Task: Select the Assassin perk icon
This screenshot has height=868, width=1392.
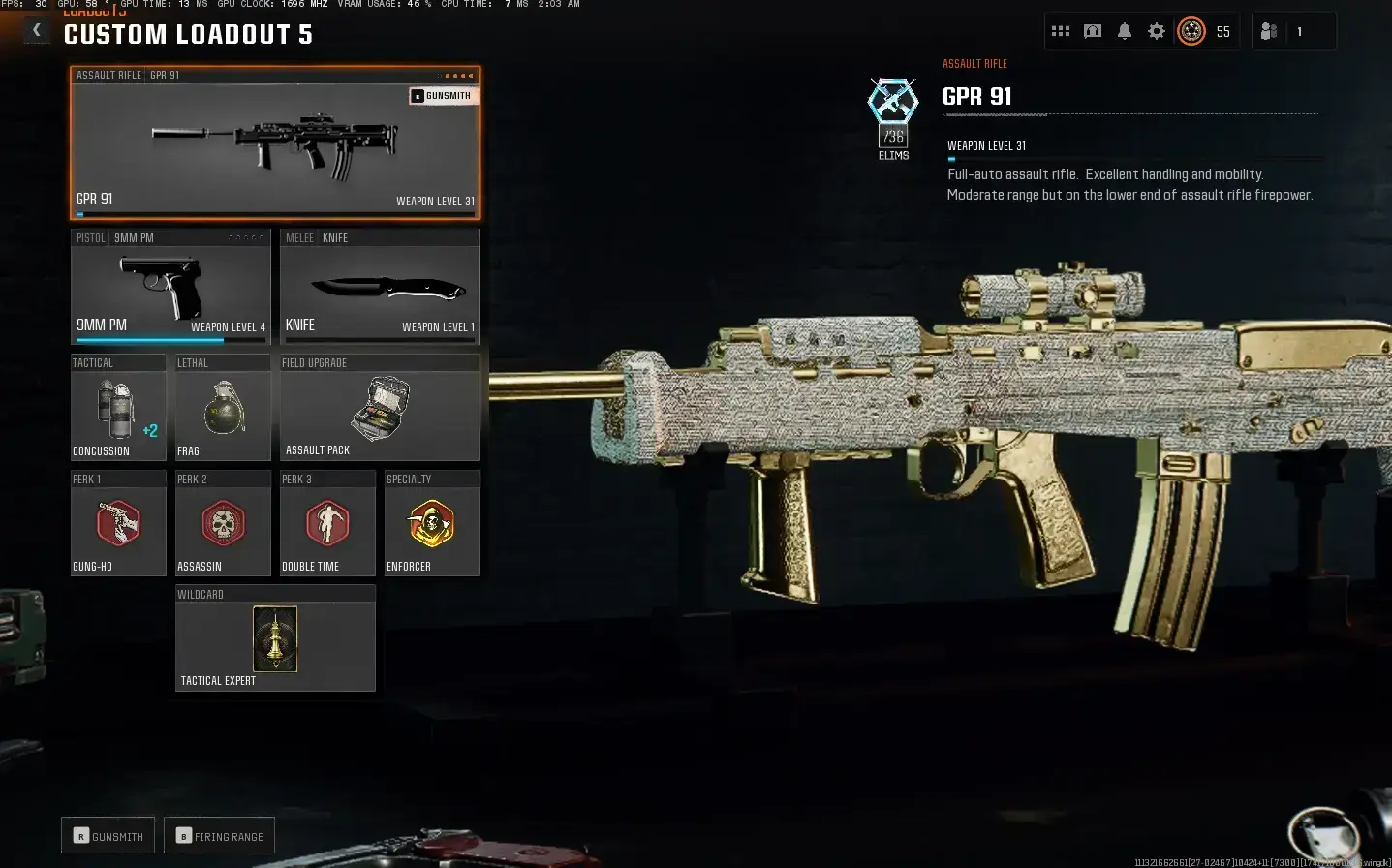Action: point(222,523)
